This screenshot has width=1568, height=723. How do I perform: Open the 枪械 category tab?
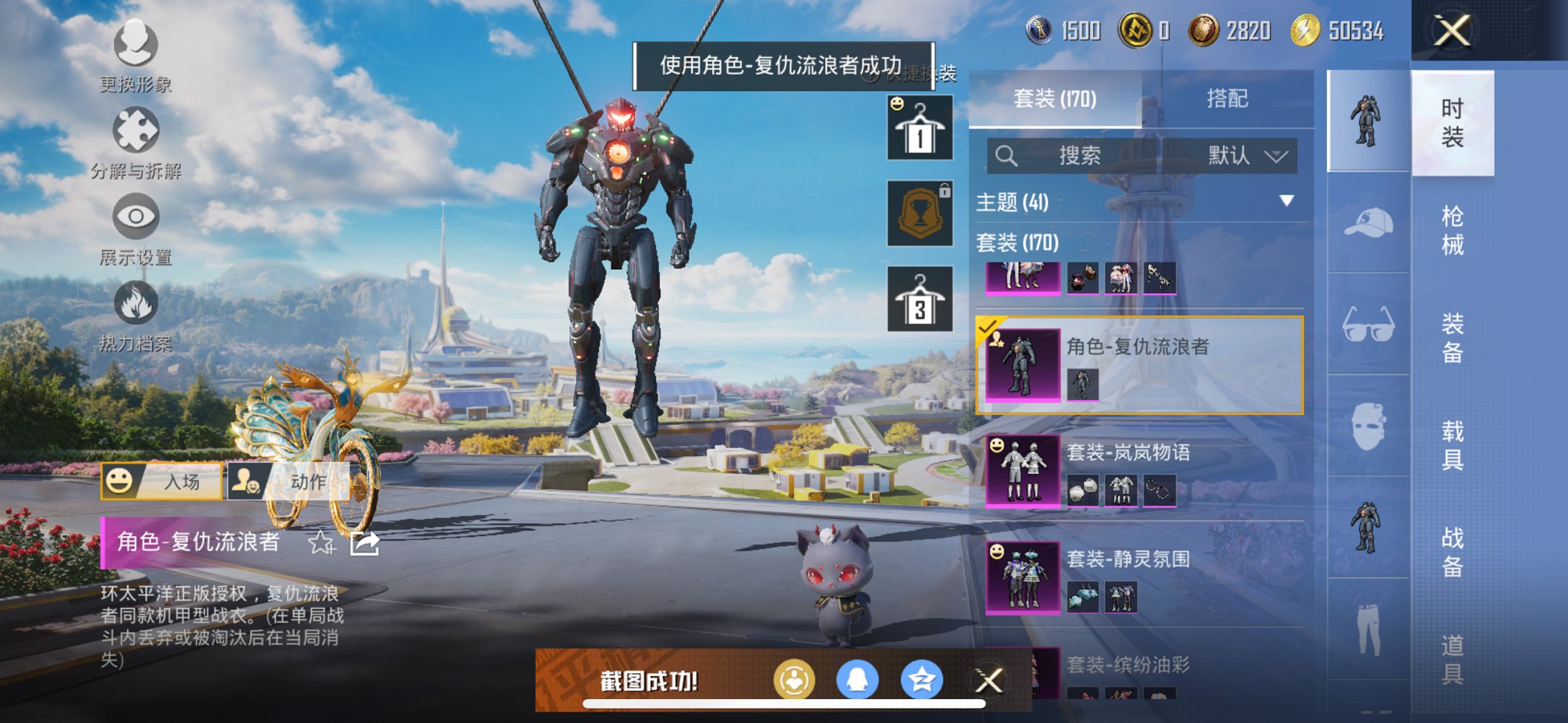(x=1453, y=227)
